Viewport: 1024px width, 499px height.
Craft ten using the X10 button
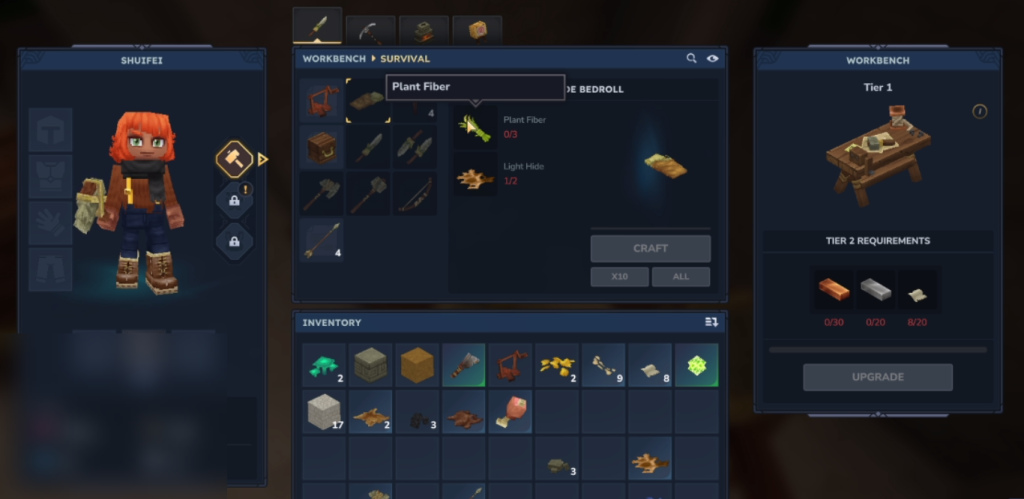coord(619,276)
